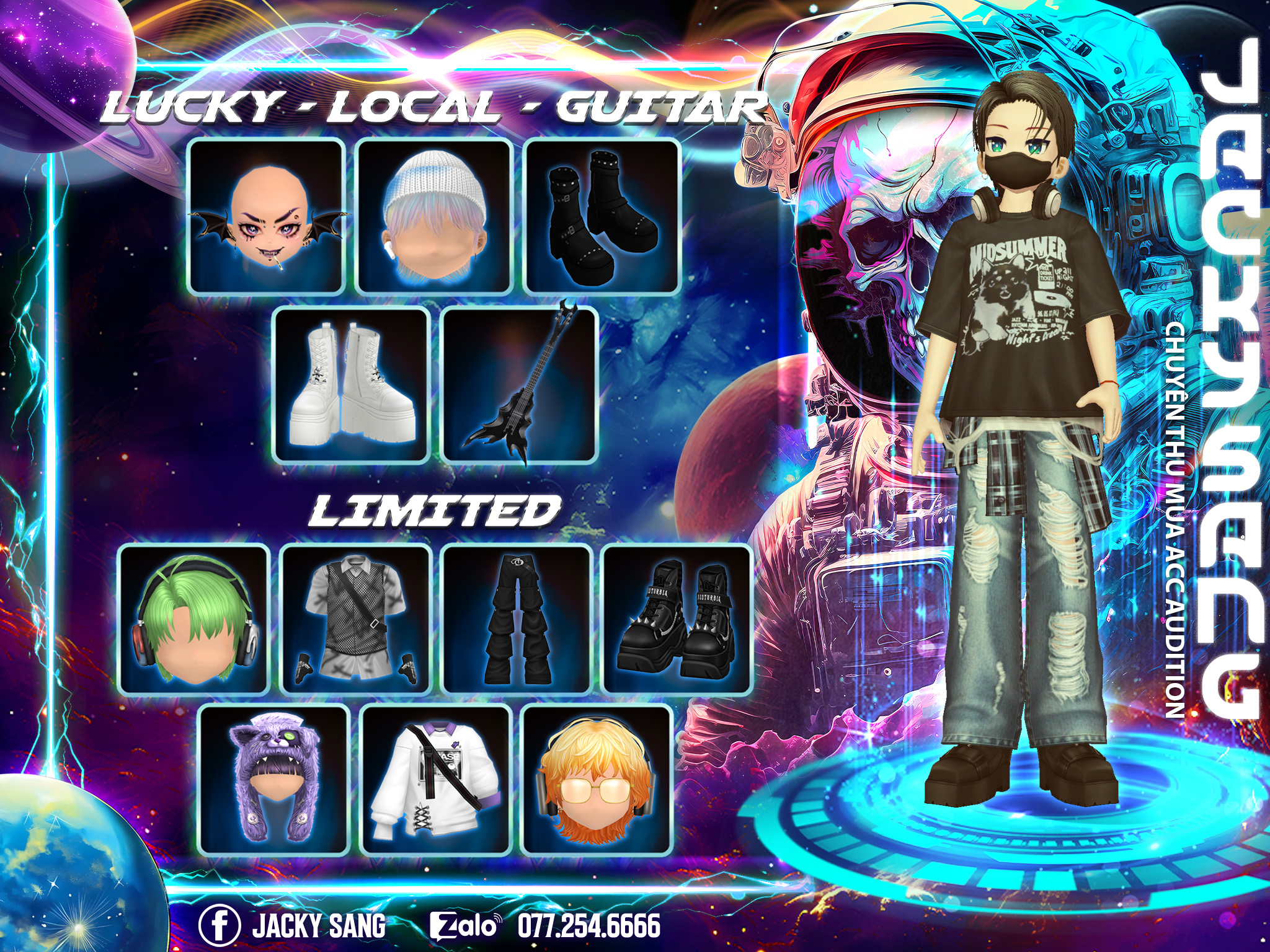Screen dimensions: 1270x952
Task: Select the white platform lace-up boots tile
Action: [x=352, y=384]
